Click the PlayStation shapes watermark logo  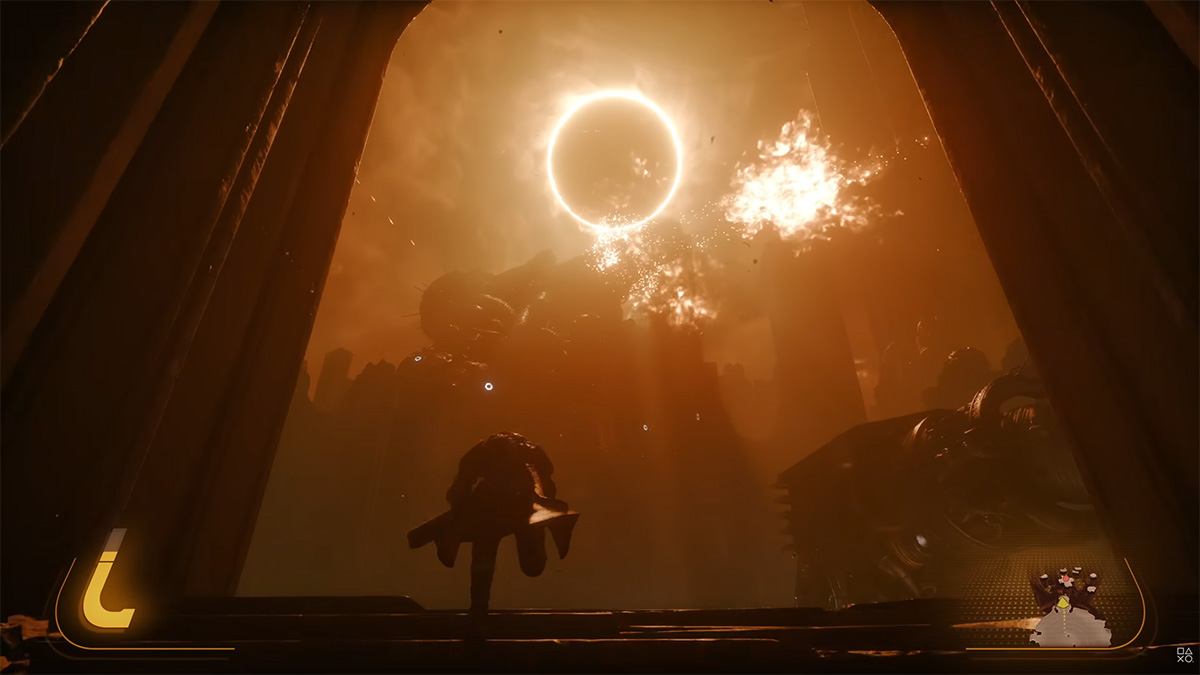[x=1184, y=656]
